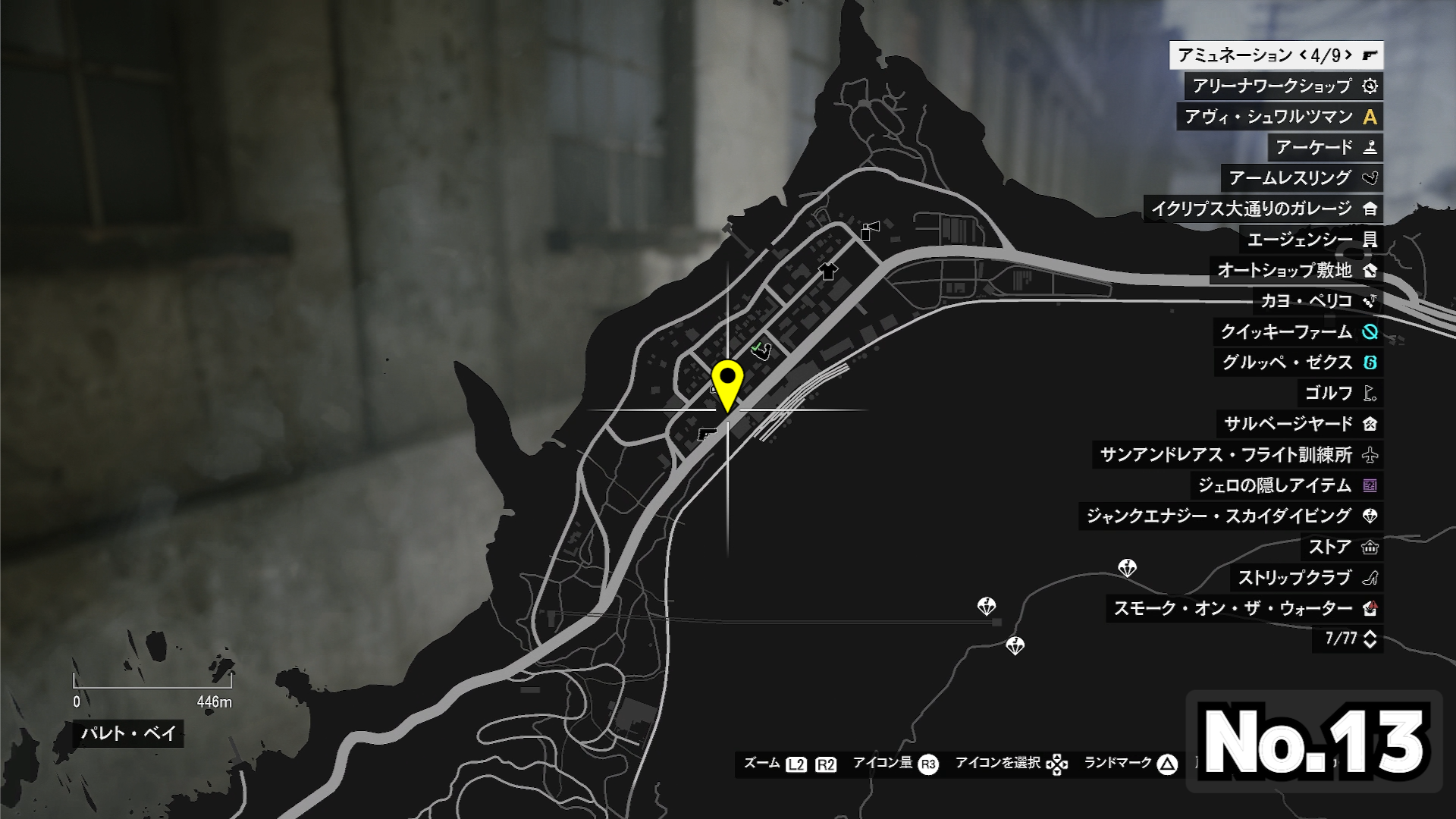Image resolution: width=1456 pixels, height=819 pixels.
Task: Choose the ストア legend entry
Action: (1341, 547)
